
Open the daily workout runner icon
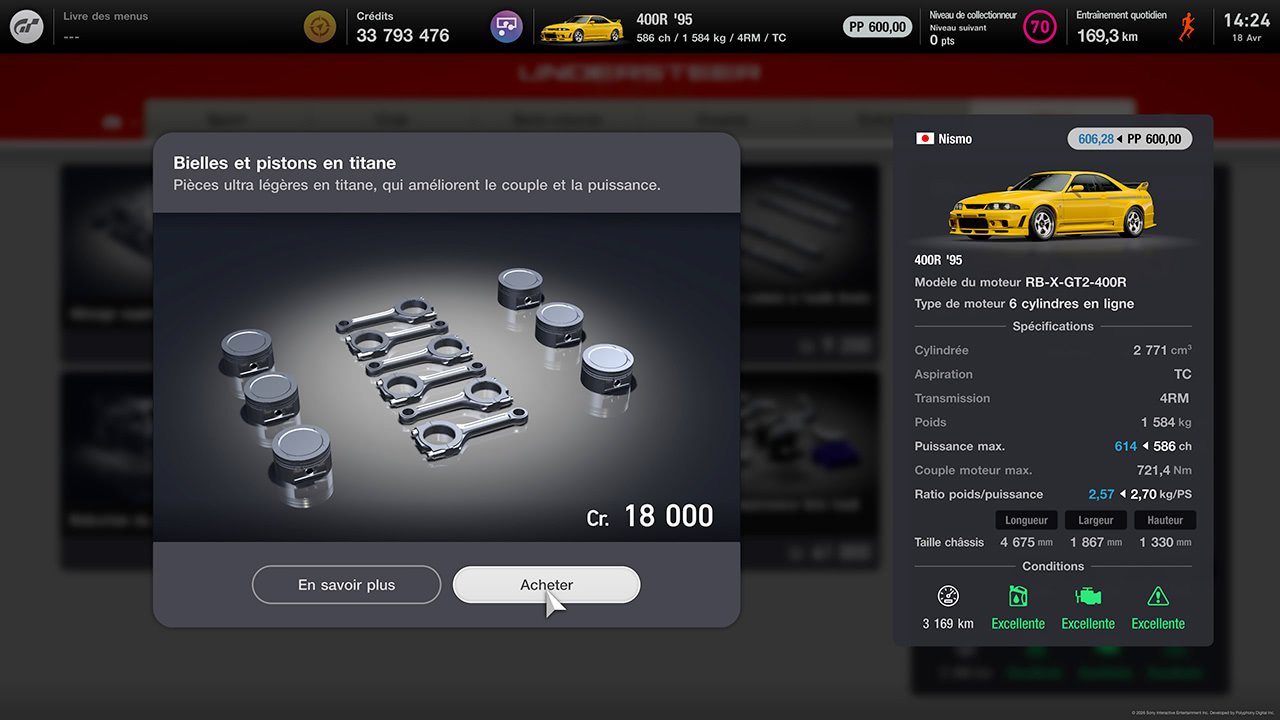coord(1187,27)
